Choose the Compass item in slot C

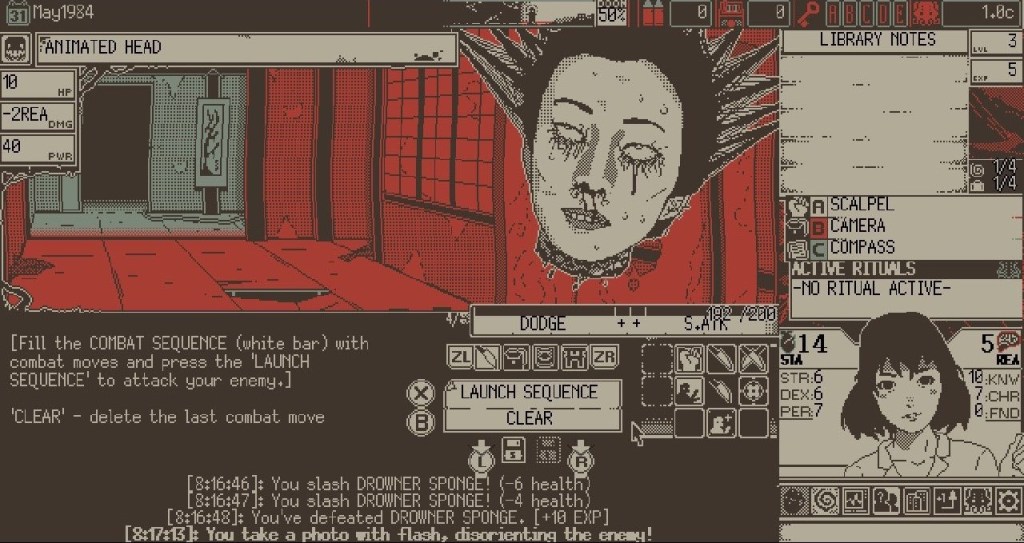click(862, 247)
